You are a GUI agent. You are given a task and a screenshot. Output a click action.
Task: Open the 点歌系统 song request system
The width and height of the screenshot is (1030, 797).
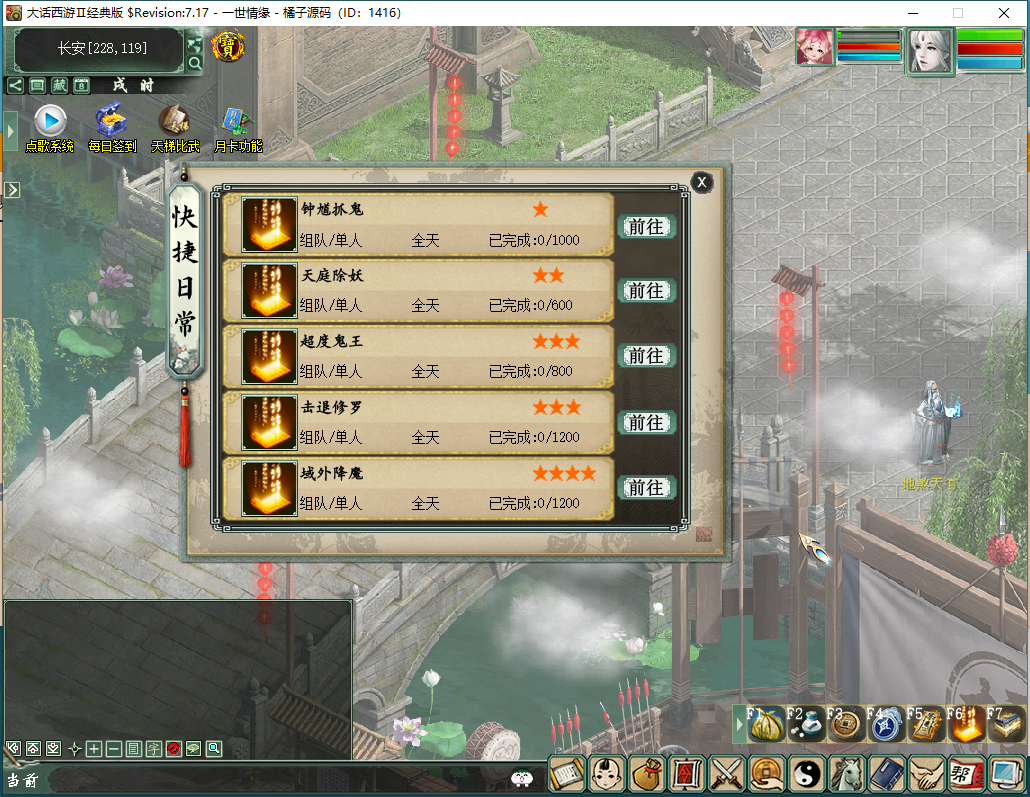tap(50, 122)
